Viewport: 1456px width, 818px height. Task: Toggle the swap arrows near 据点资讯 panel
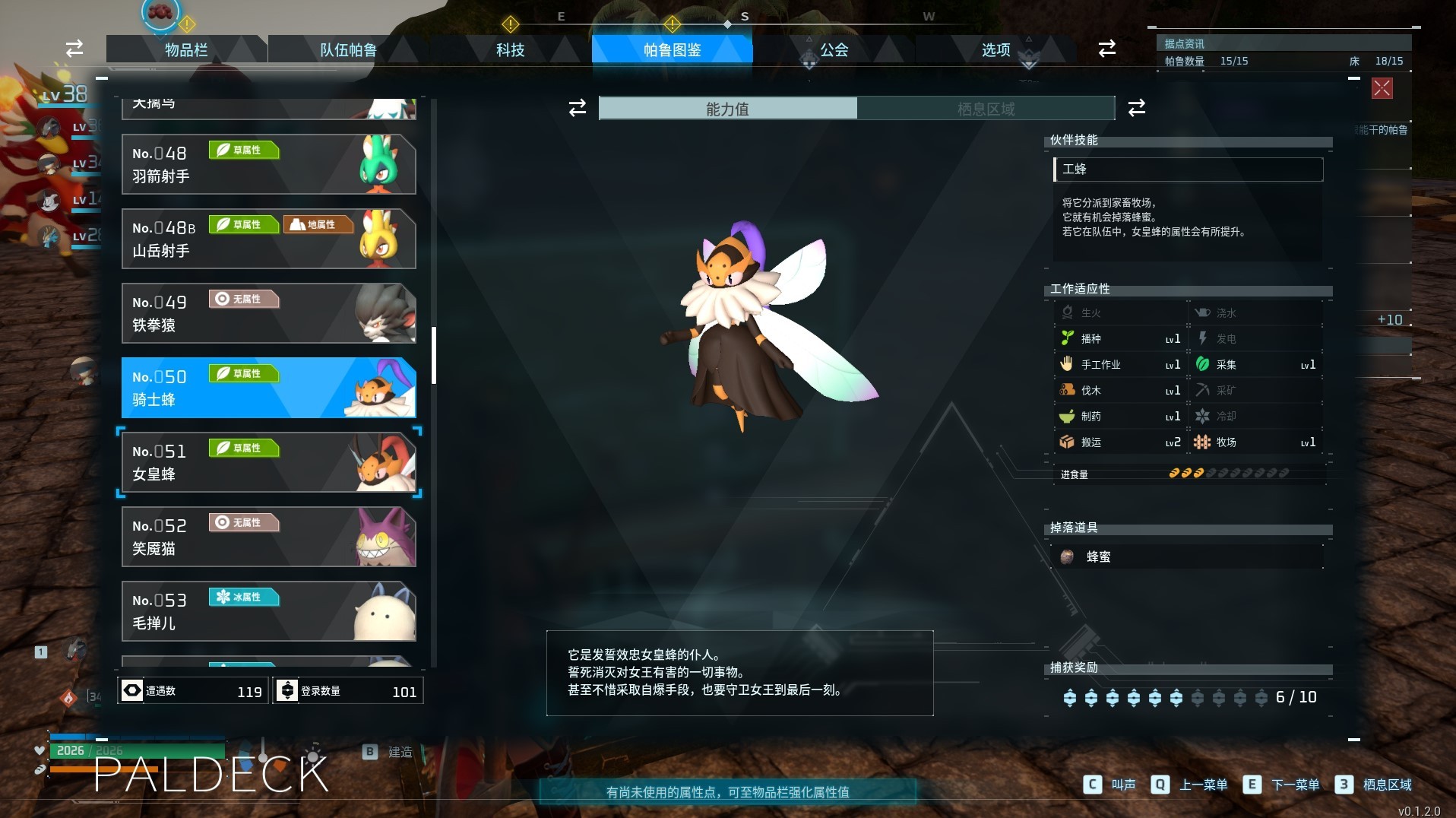click(x=1106, y=49)
